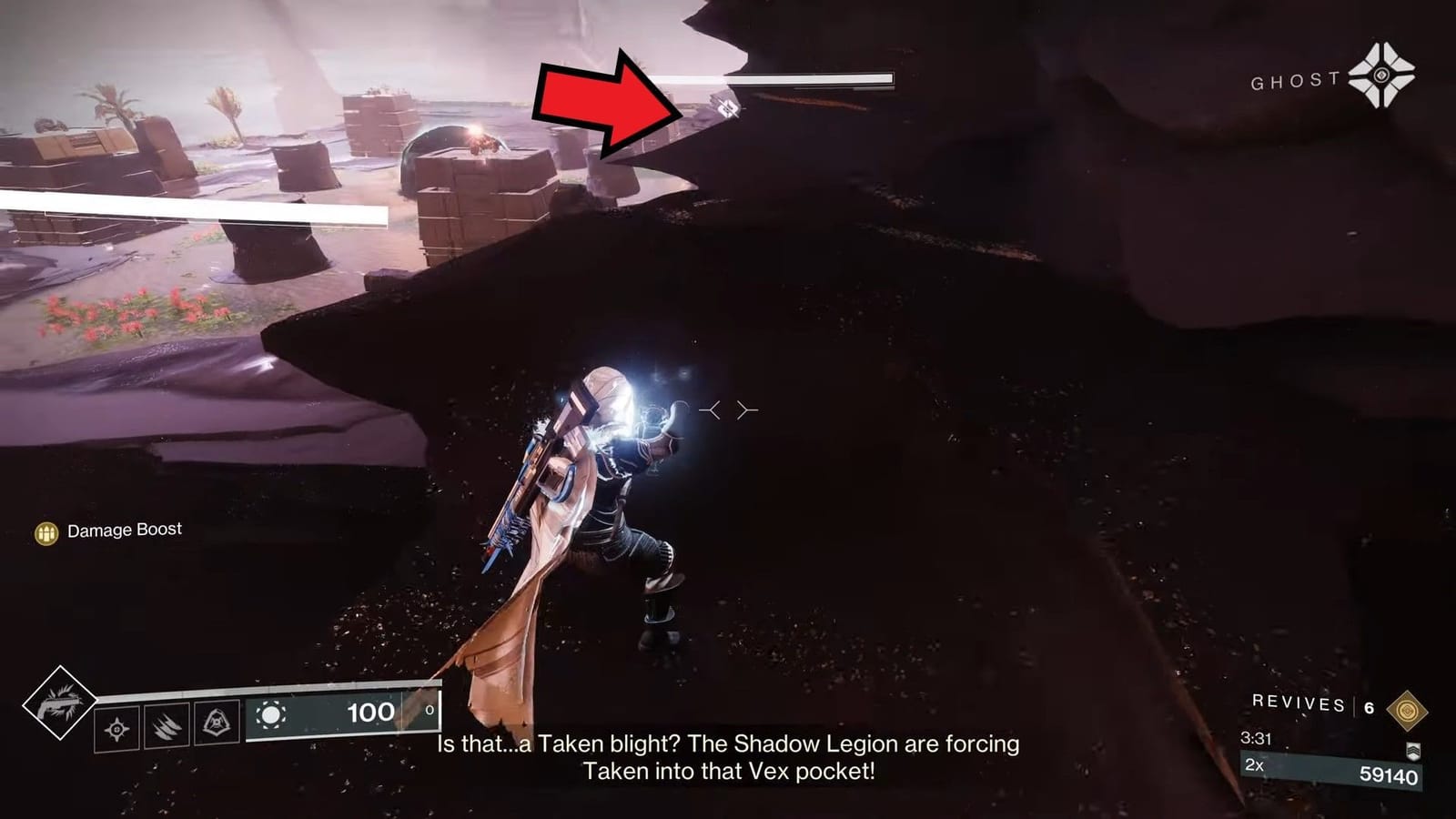Select the GHOST label text
1456x819 pixels.
[x=1293, y=81]
